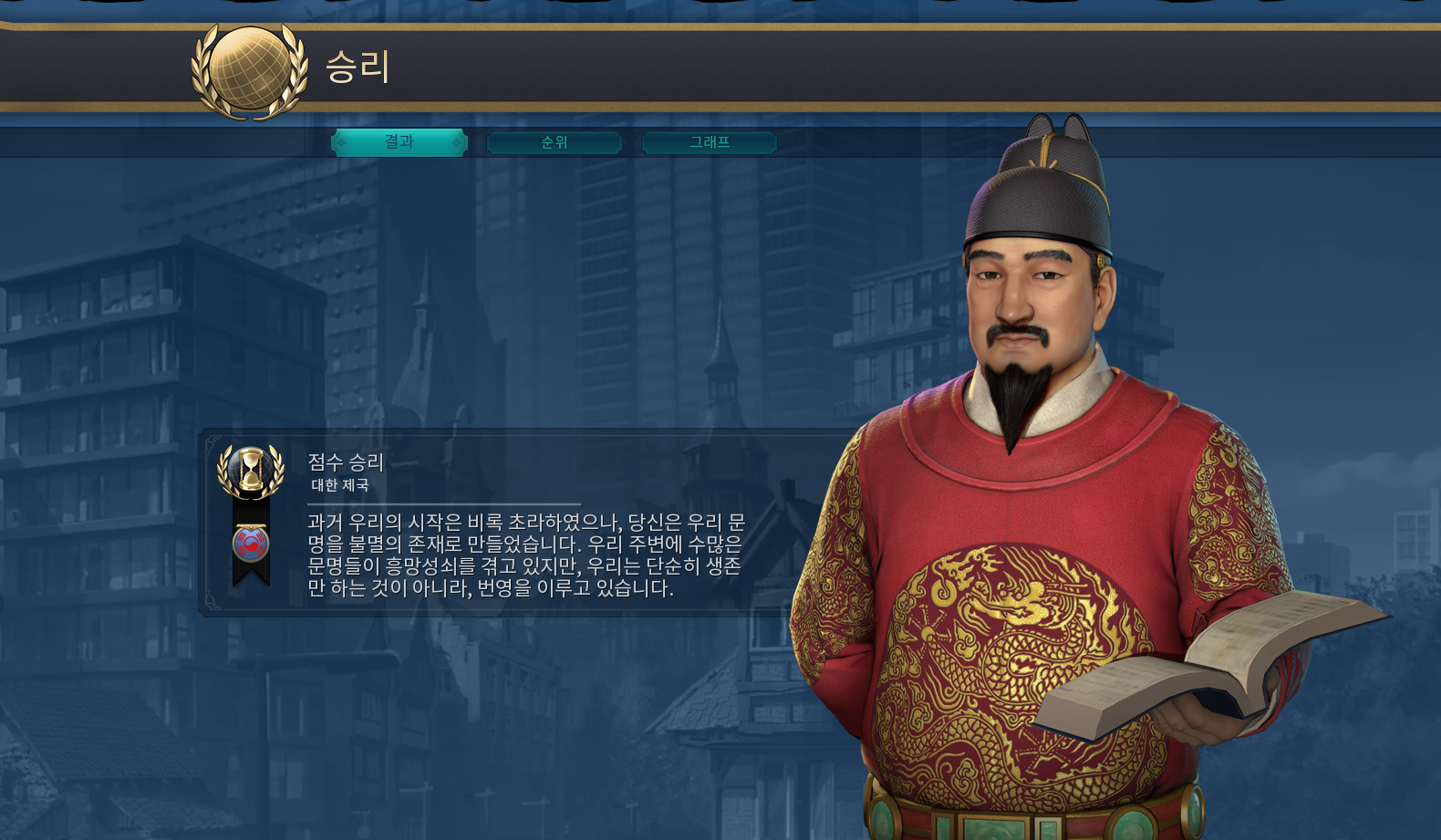The width and height of the screenshot is (1441, 840).
Task: Show the 그래프 graphs tab
Action: (x=710, y=142)
